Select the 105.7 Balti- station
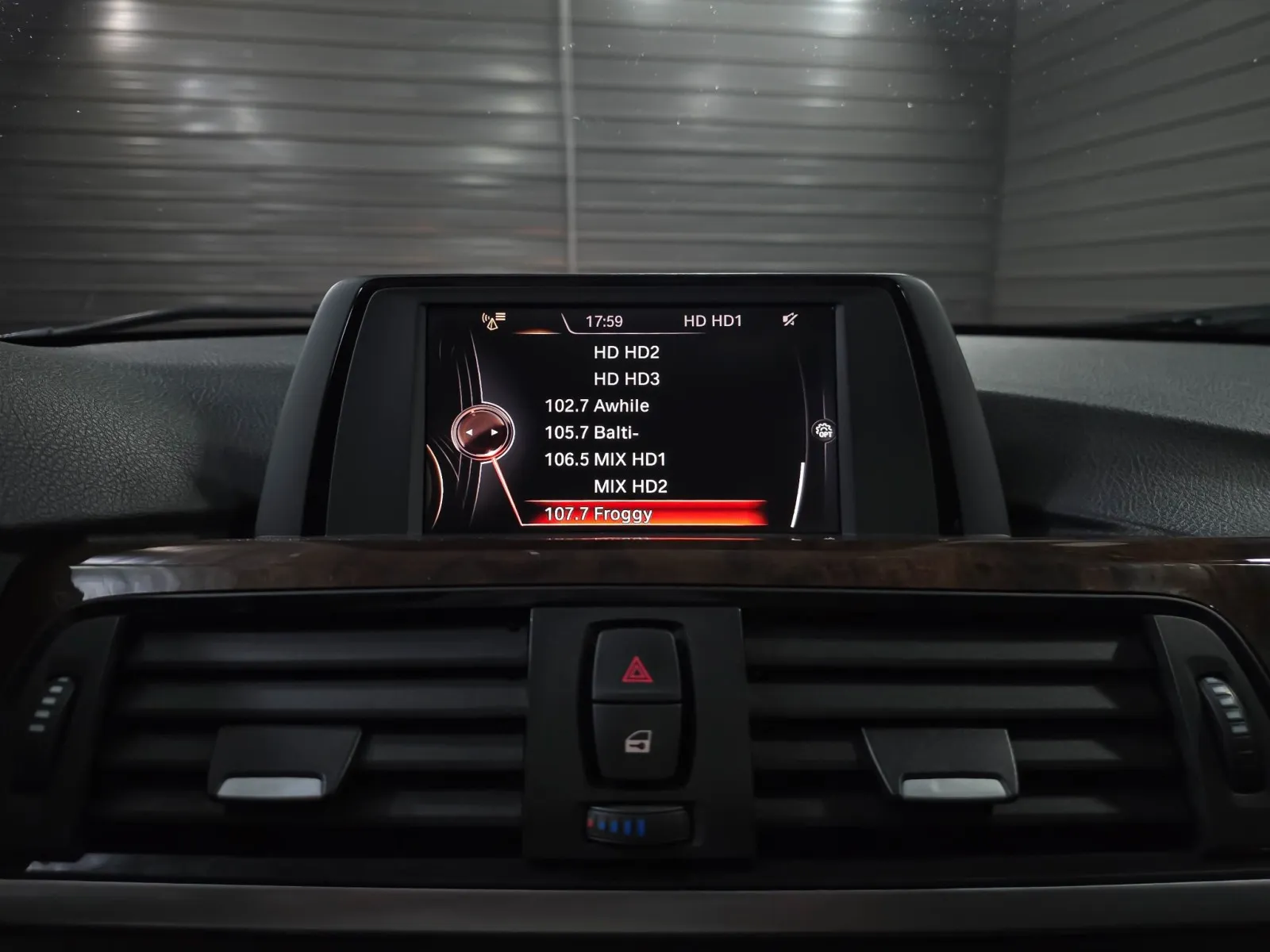 coord(591,433)
